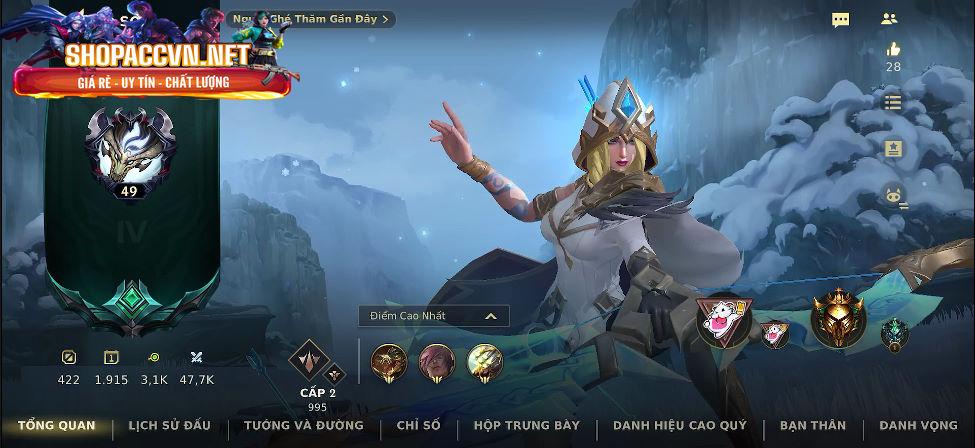975x448 pixels.
Task: Expand the Điểm Cao Nhất dropdown
Action: point(434,316)
